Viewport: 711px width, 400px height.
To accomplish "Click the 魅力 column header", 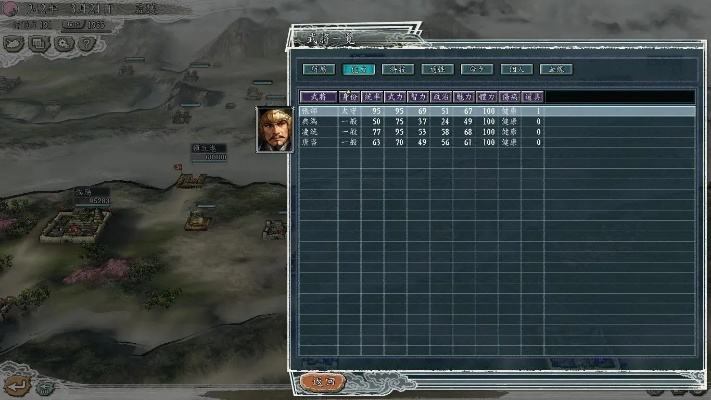I will [x=464, y=97].
